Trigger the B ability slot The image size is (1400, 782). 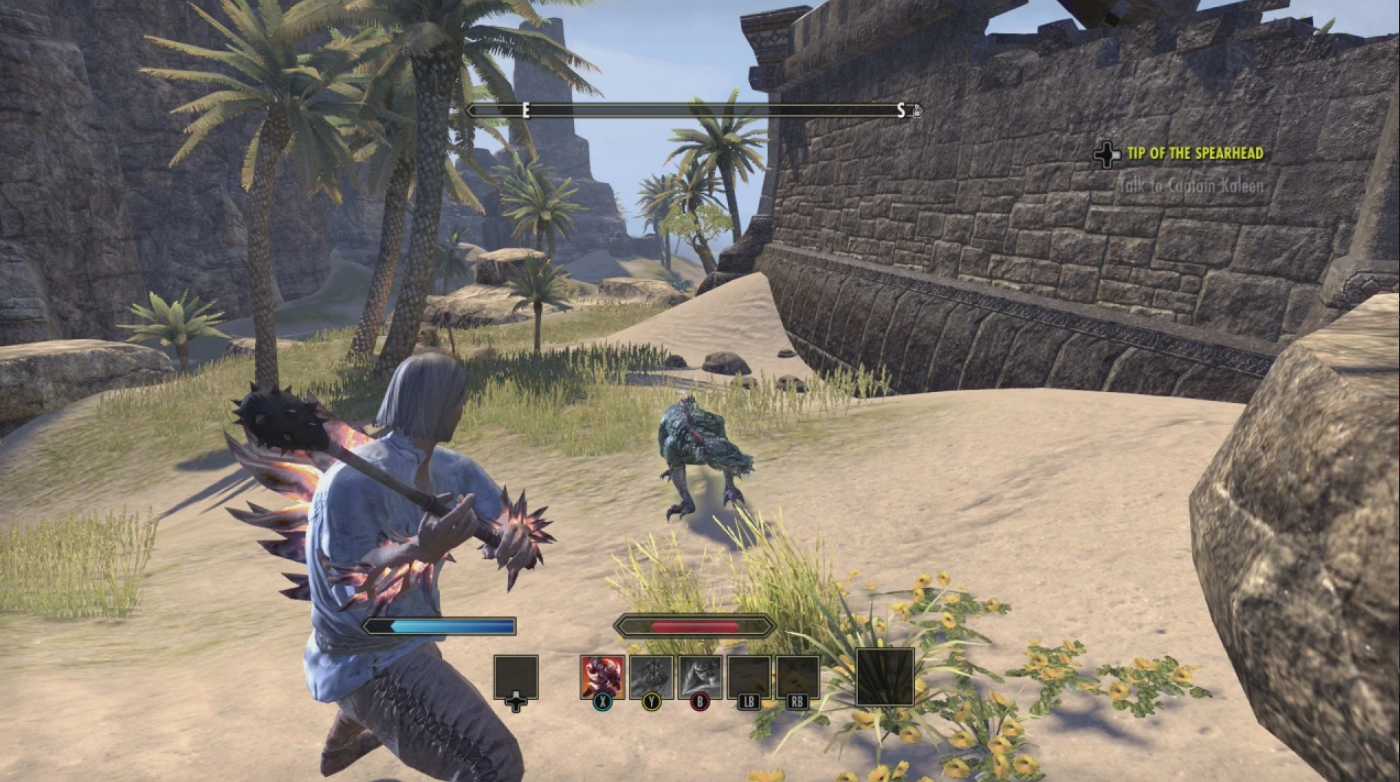pos(698,676)
